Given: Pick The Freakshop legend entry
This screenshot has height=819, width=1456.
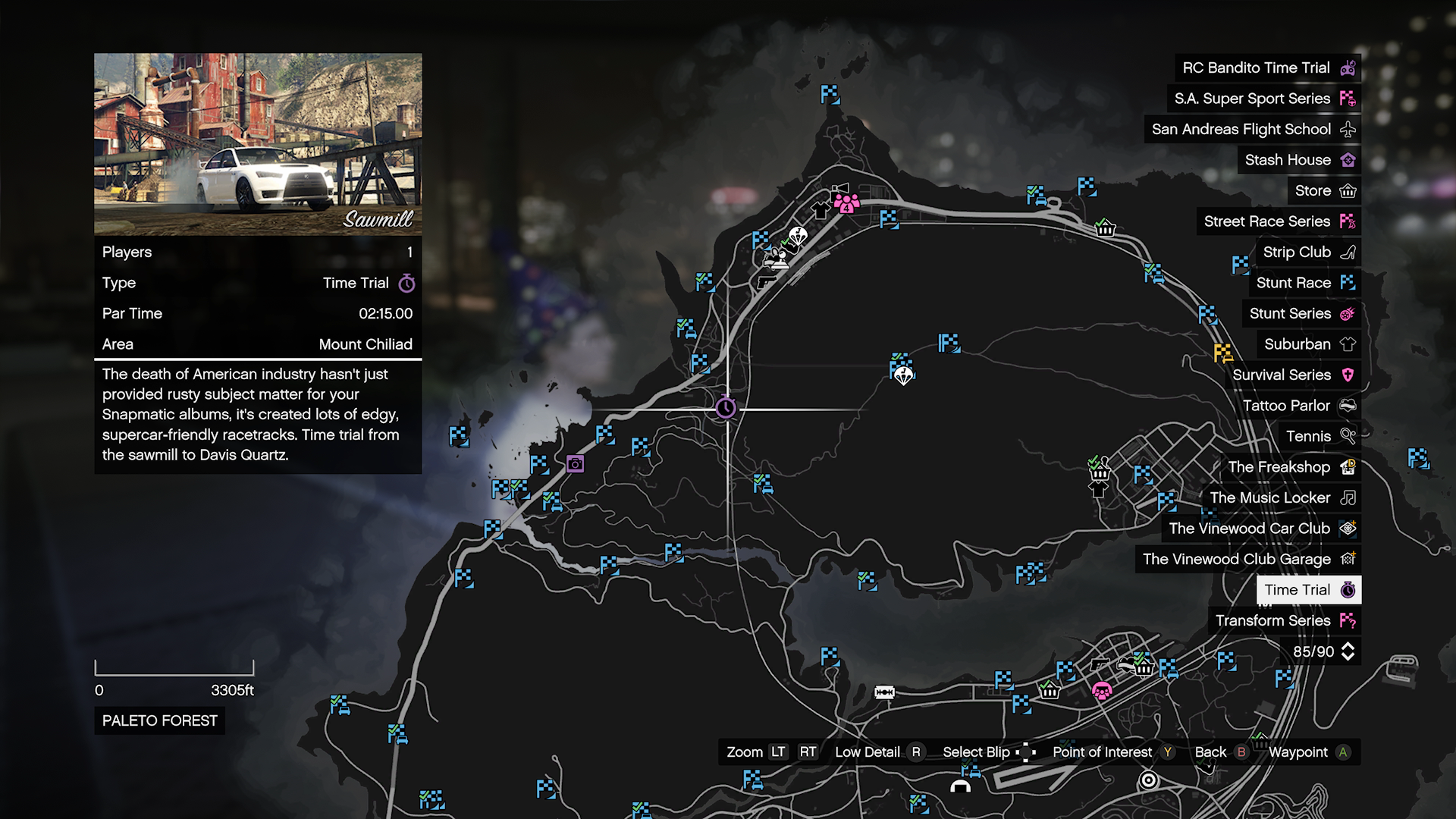Looking at the screenshot, I should click(x=1290, y=467).
